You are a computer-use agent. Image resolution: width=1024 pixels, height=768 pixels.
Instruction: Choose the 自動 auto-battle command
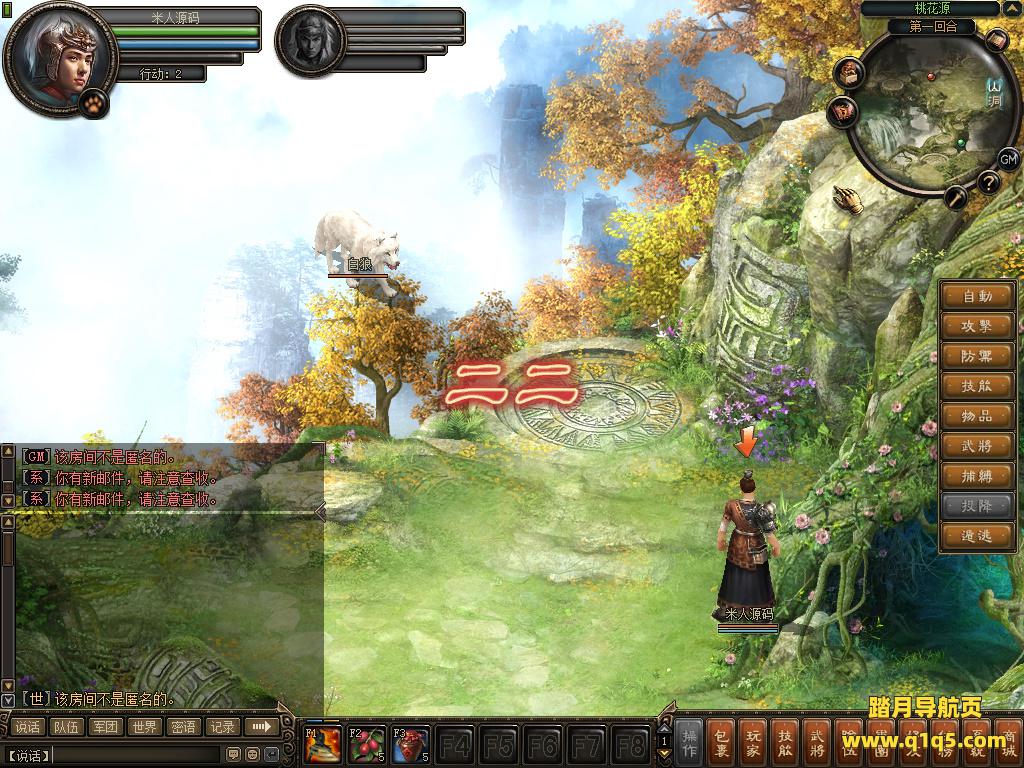[977, 296]
